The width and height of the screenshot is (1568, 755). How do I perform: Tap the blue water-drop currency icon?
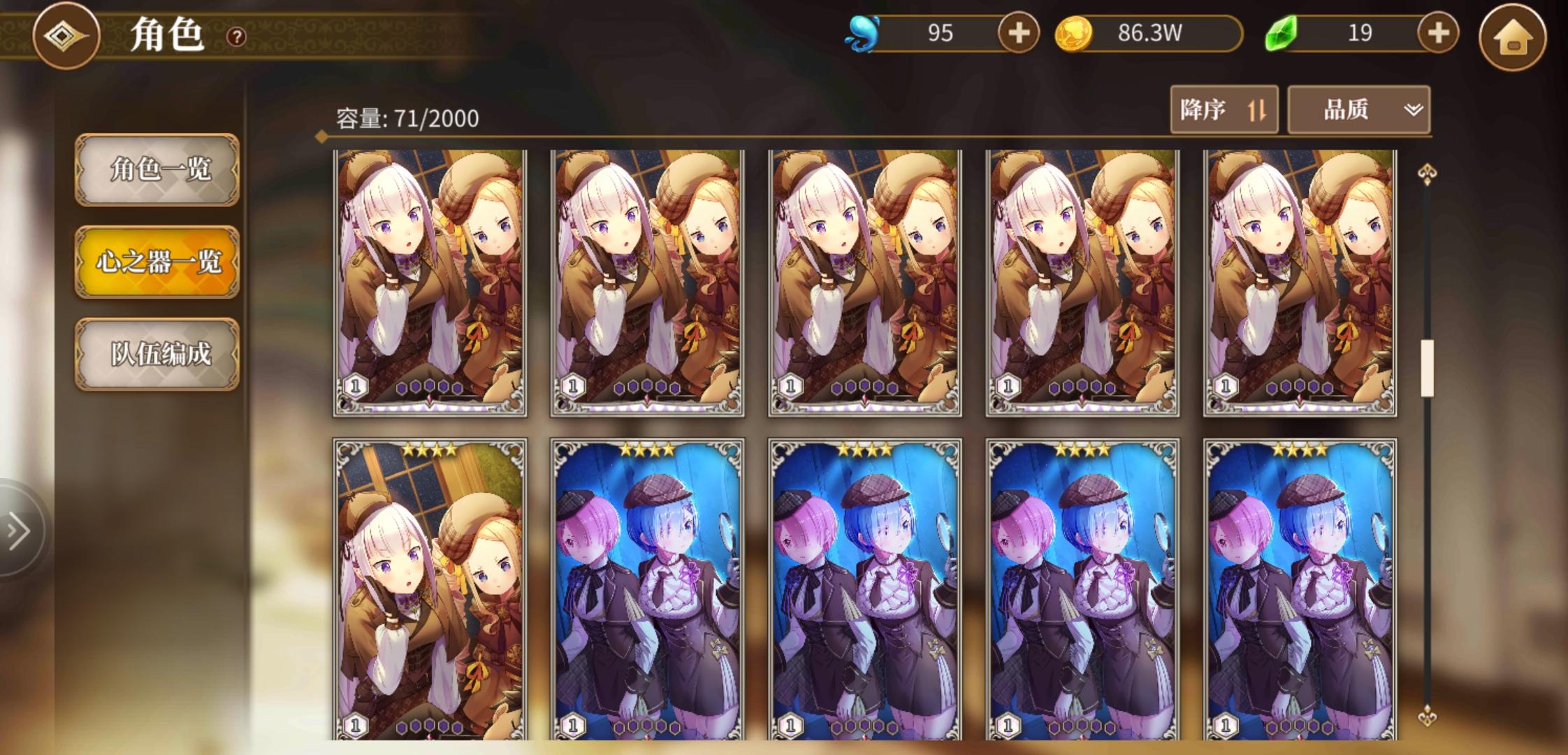pos(861,32)
